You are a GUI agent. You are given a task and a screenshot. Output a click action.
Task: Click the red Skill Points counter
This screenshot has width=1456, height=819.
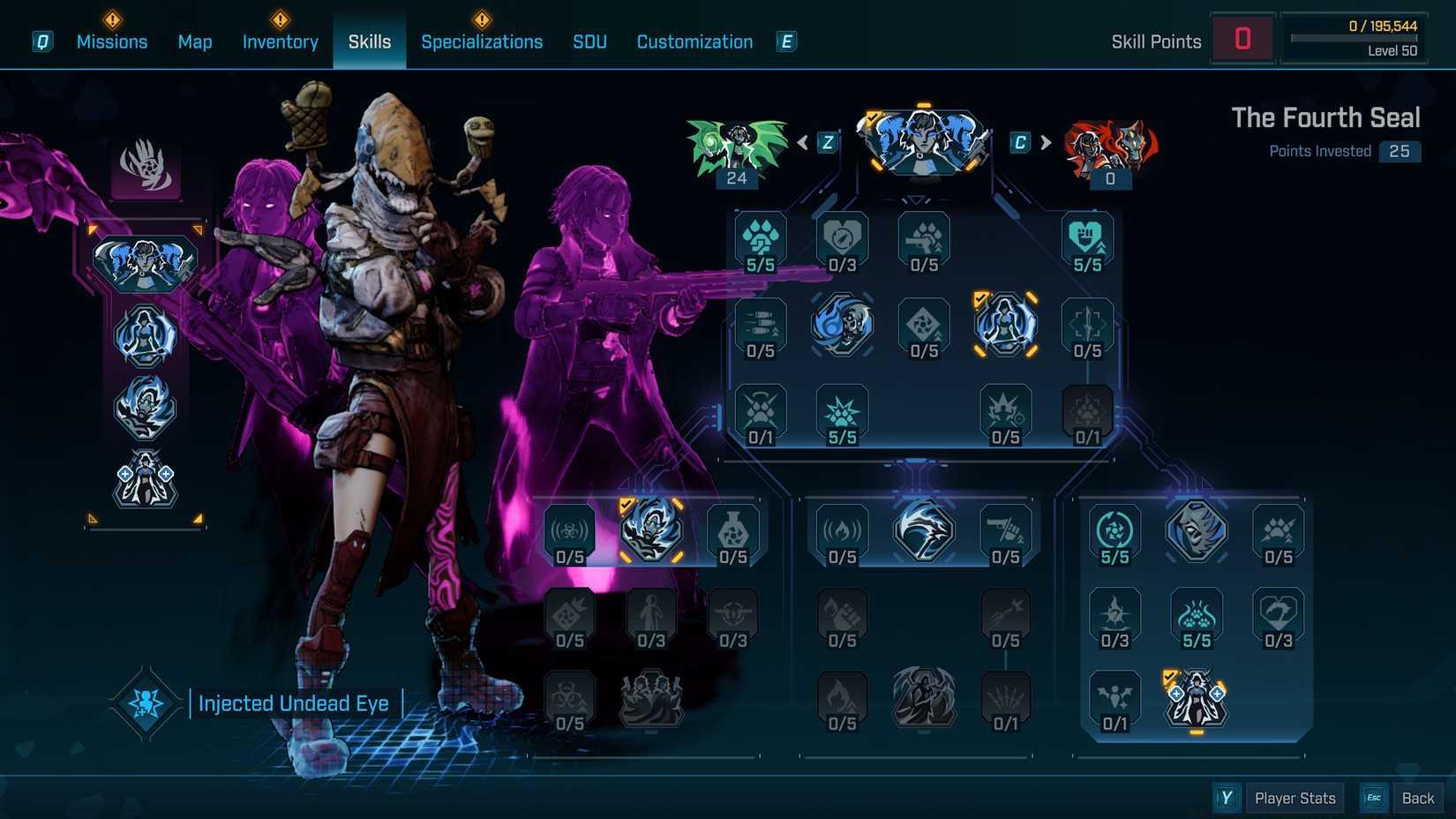point(1242,37)
